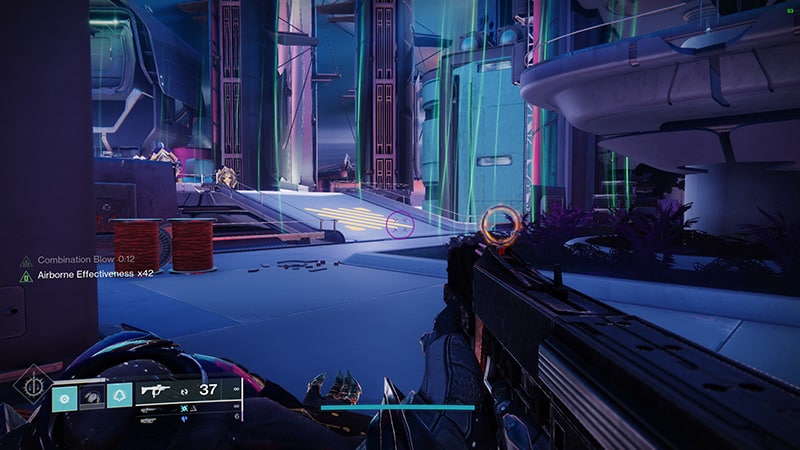Screen dimensions: 800x450
Task: Use the melee ability icon
Action: tap(92, 395)
